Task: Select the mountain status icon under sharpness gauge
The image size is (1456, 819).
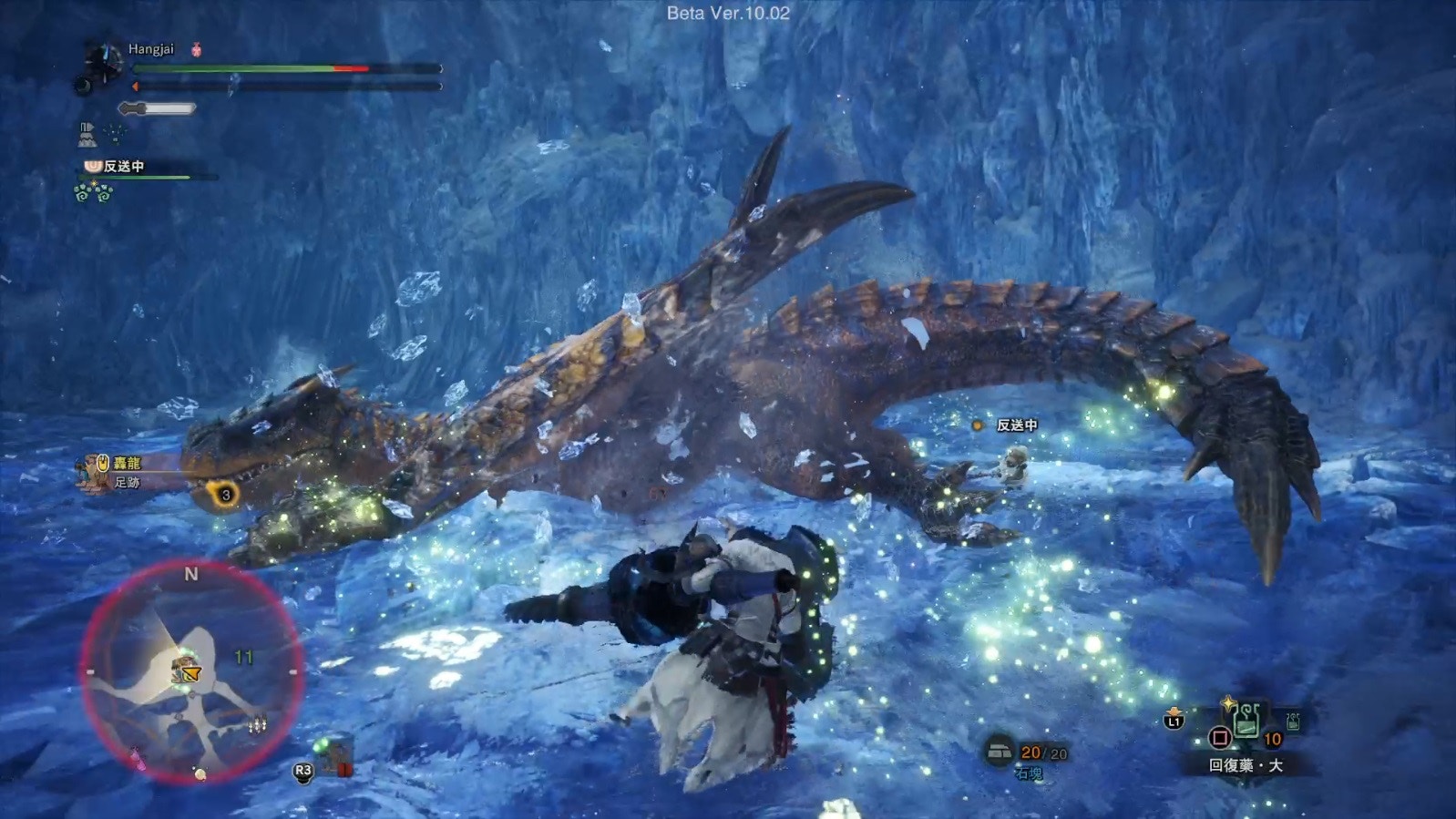Action: pyautogui.click(x=87, y=135)
